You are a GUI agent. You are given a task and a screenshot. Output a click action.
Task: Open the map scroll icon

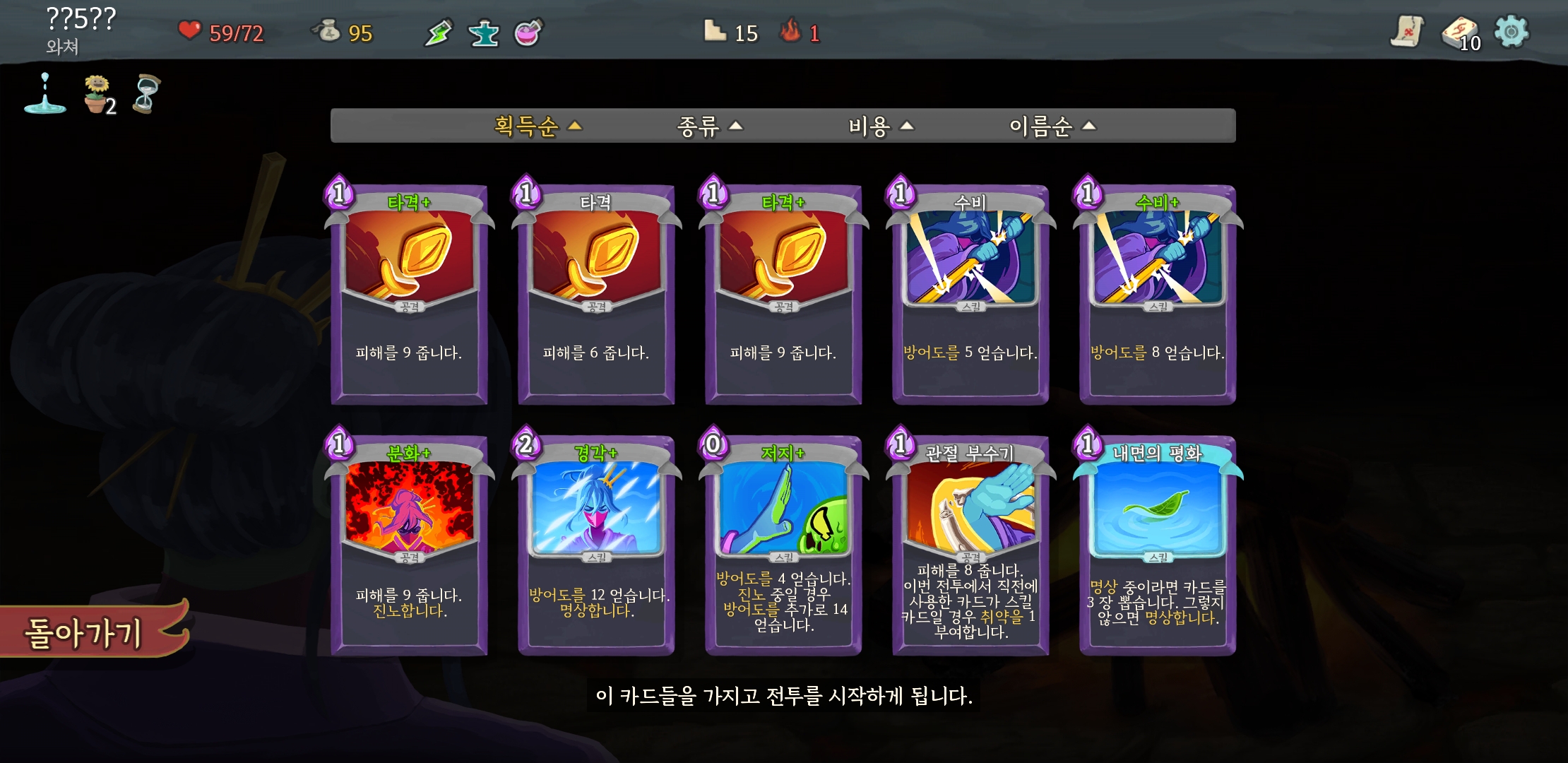coord(1407,32)
